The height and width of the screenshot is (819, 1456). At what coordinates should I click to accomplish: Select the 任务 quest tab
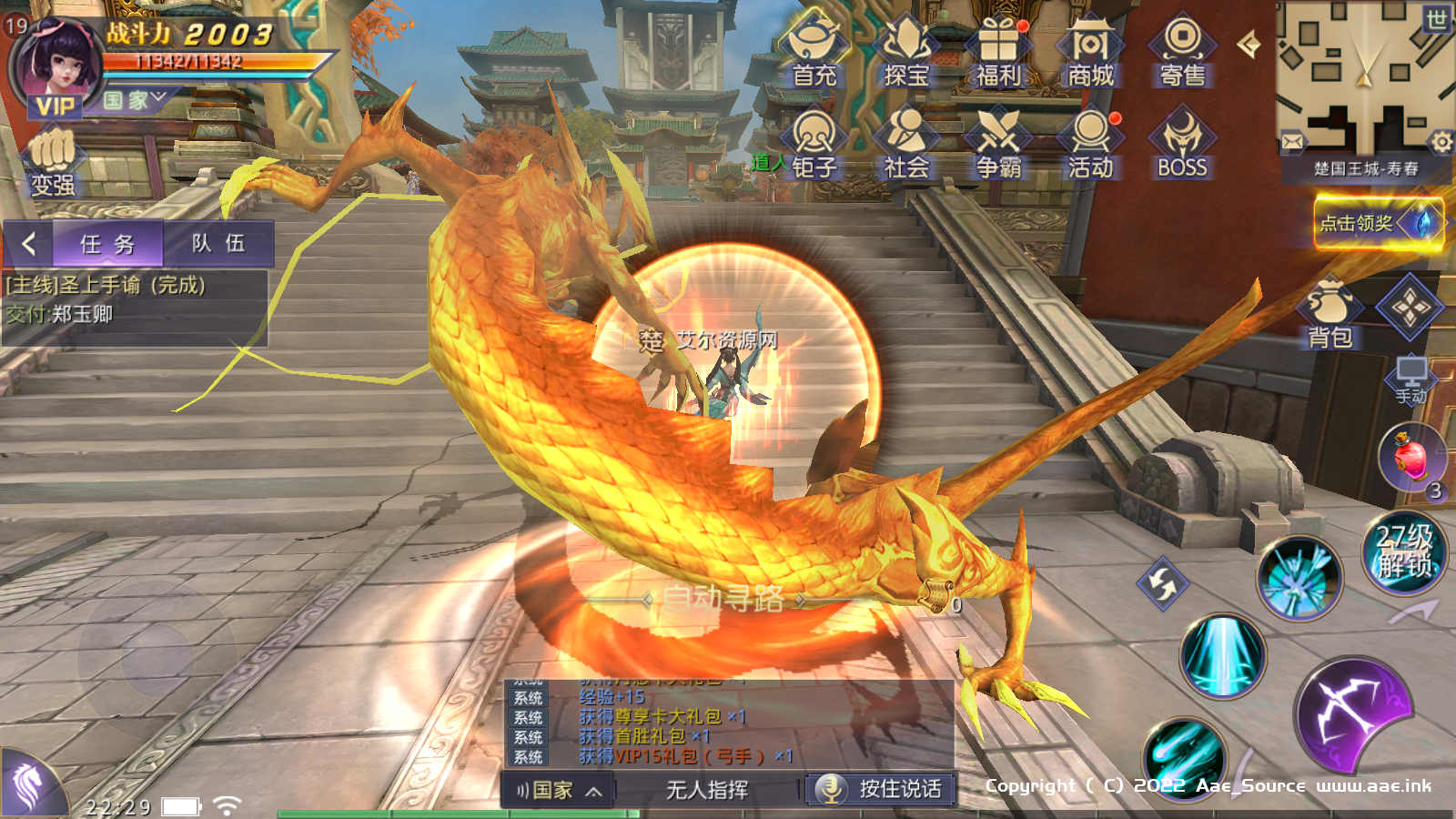[107, 244]
